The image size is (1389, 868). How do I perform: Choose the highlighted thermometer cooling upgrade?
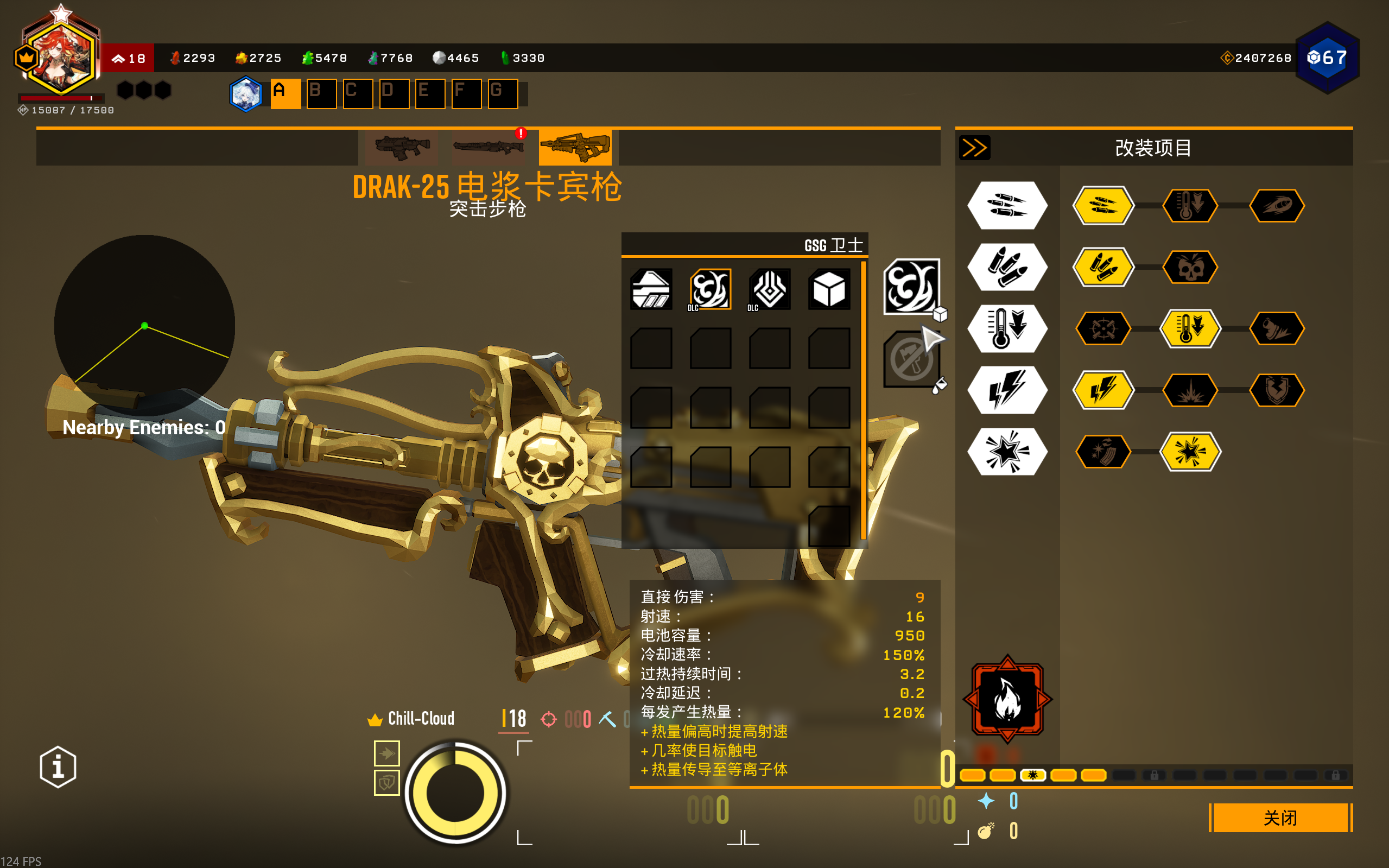coord(1190,328)
